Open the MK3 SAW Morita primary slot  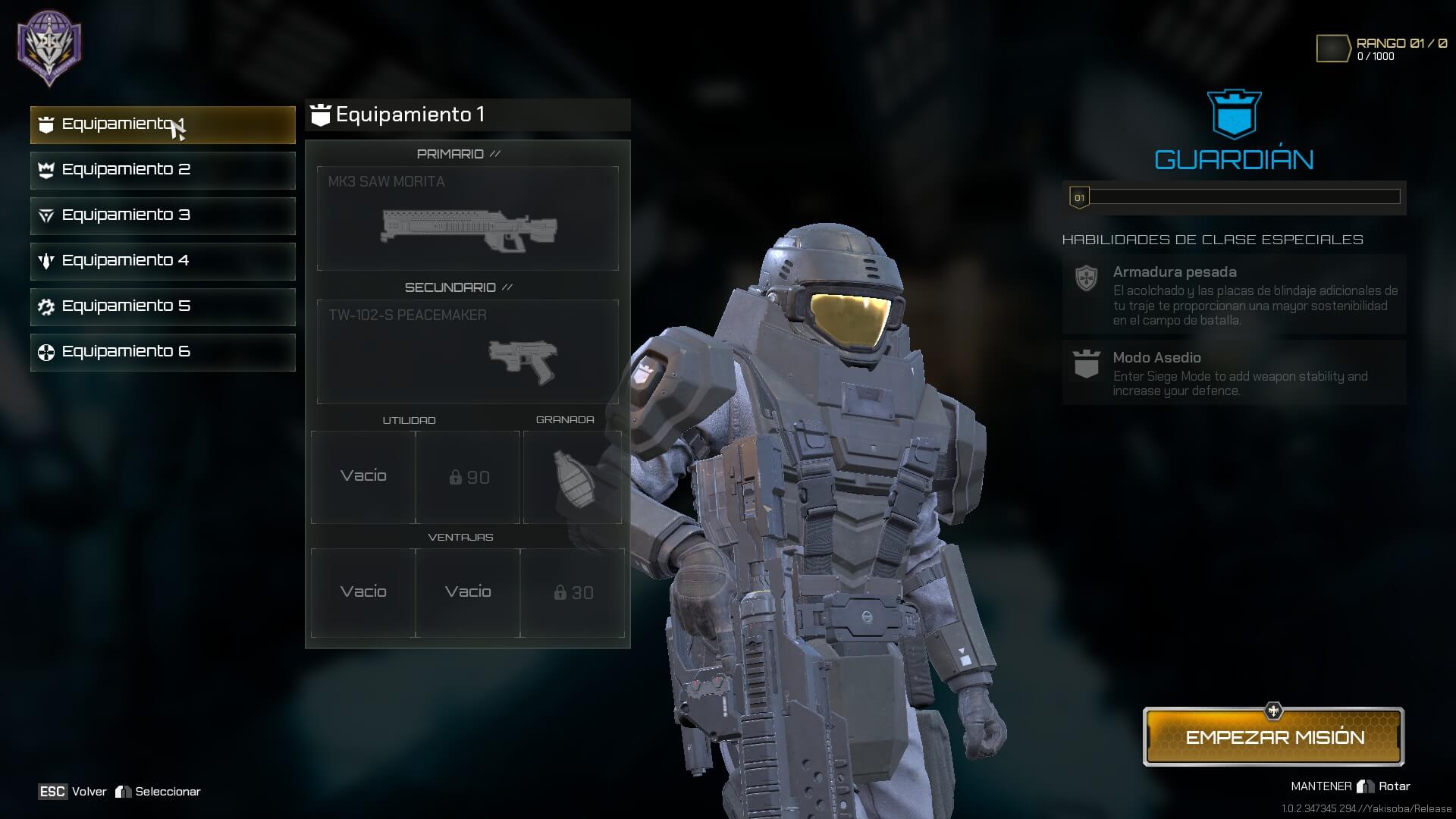pyautogui.click(x=467, y=218)
